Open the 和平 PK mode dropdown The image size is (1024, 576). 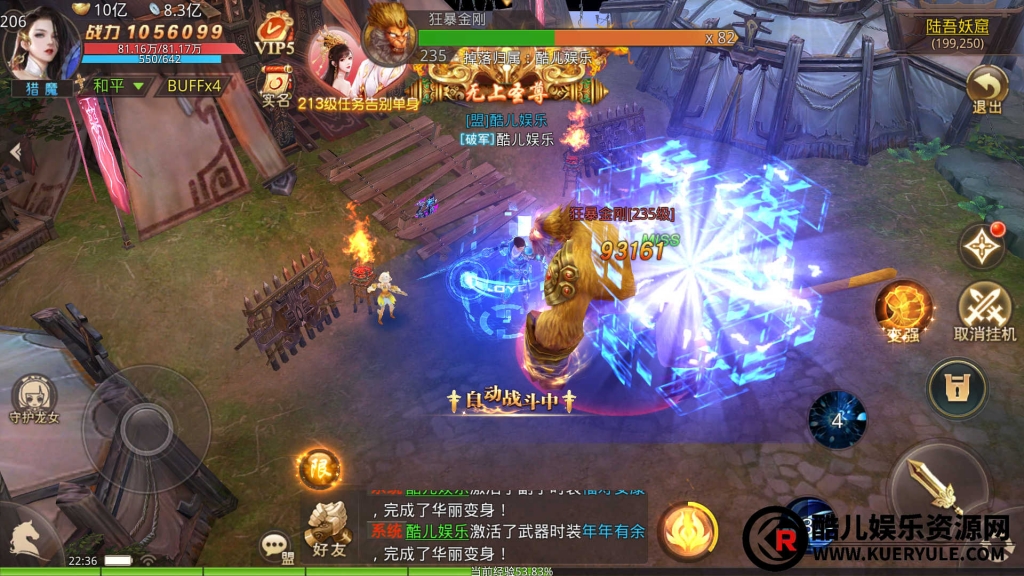[118, 86]
